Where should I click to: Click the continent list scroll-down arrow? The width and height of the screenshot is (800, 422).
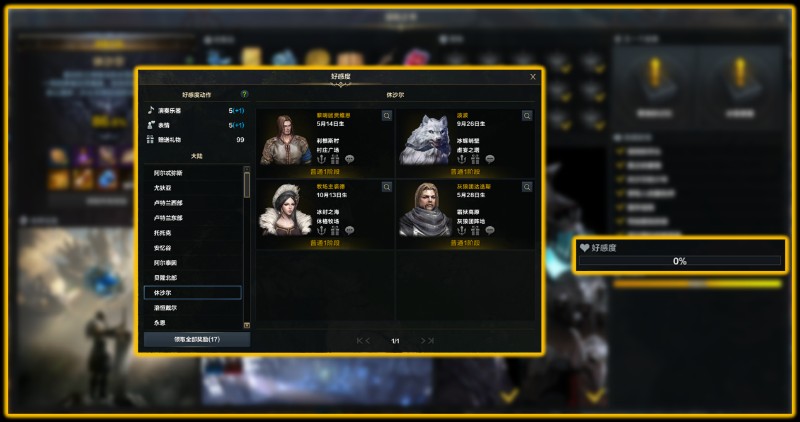[x=247, y=325]
